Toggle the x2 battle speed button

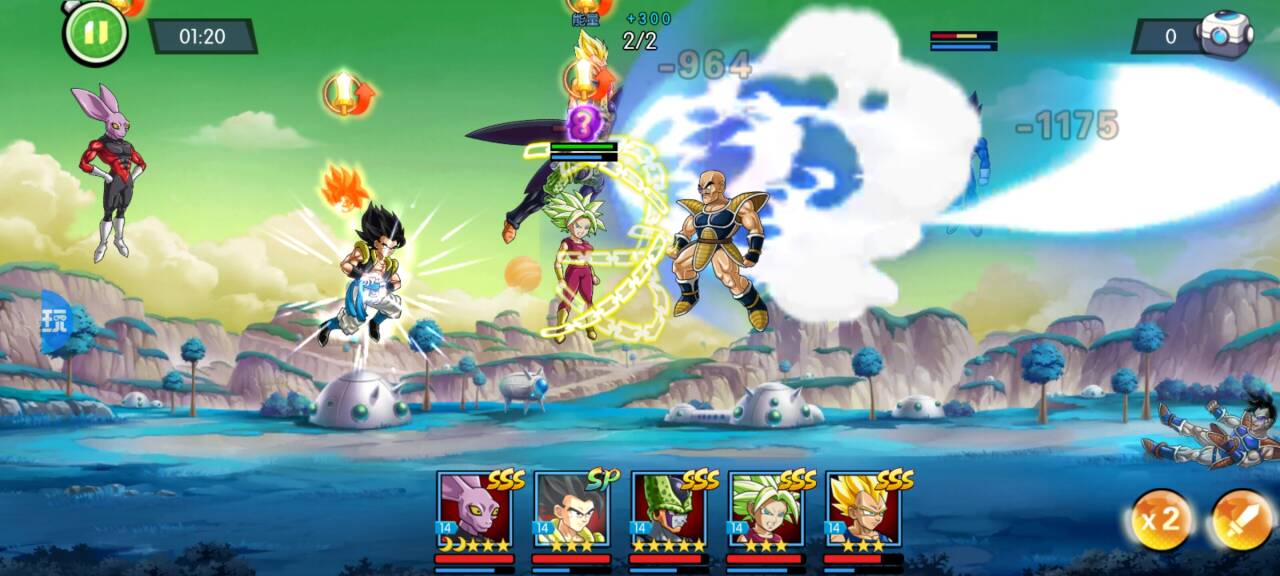(1160, 520)
